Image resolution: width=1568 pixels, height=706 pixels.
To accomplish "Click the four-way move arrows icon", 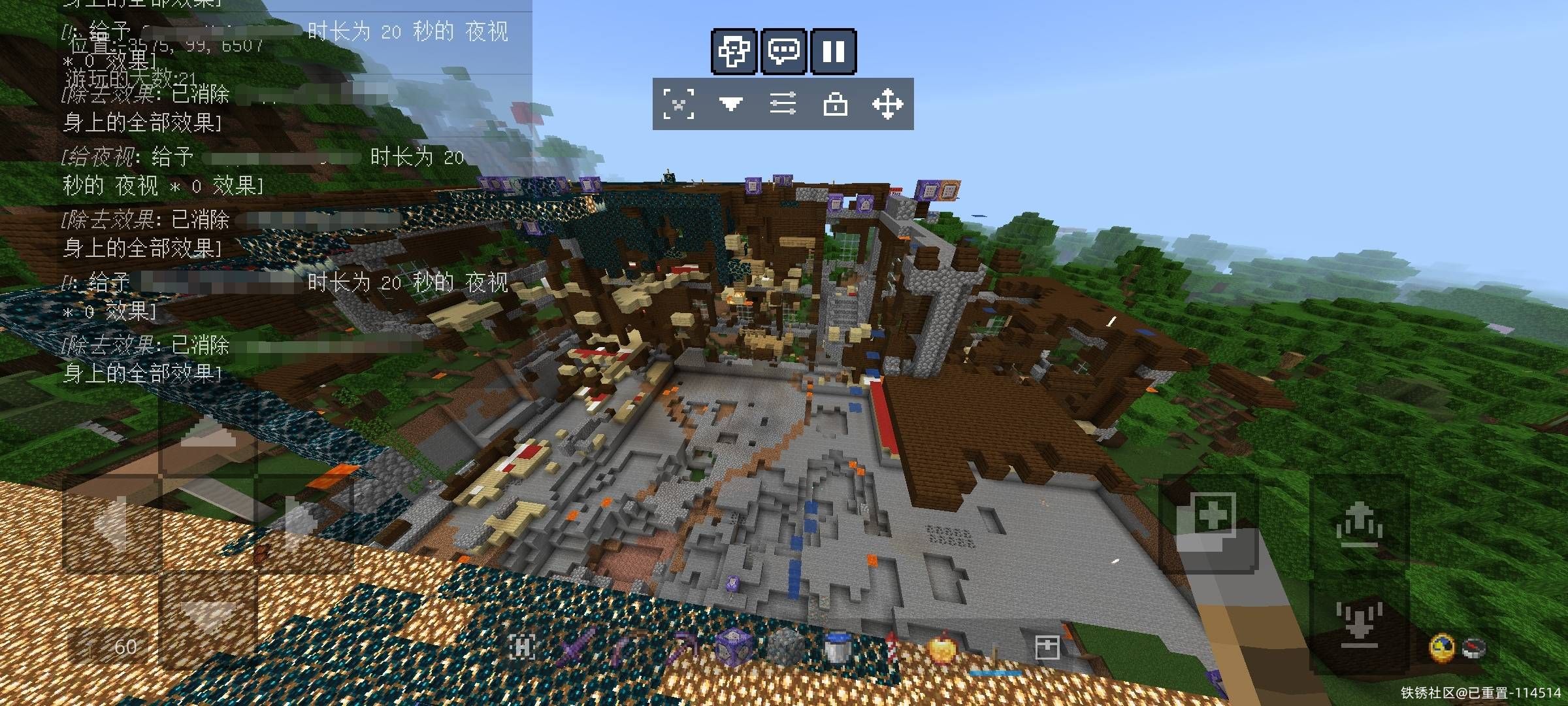I will click(x=887, y=104).
